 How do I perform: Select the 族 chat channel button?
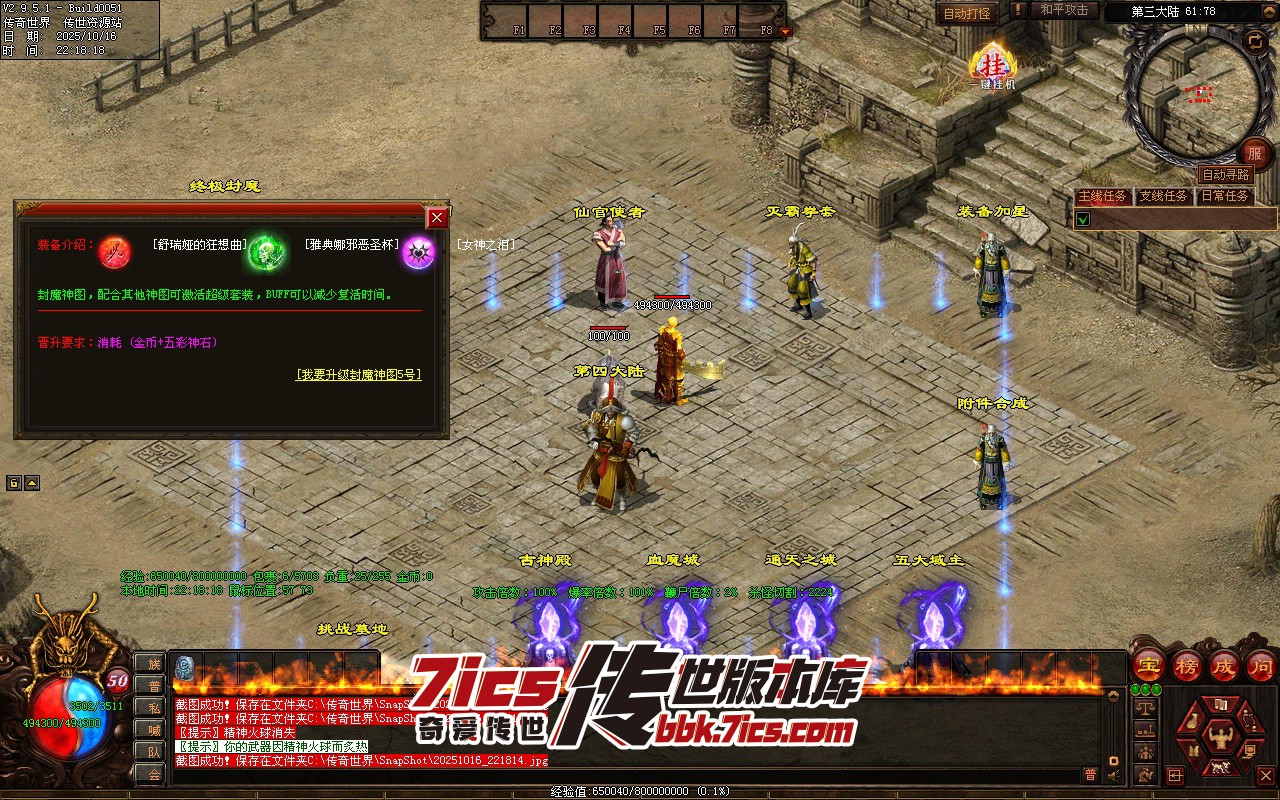click(x=151, y=664)
